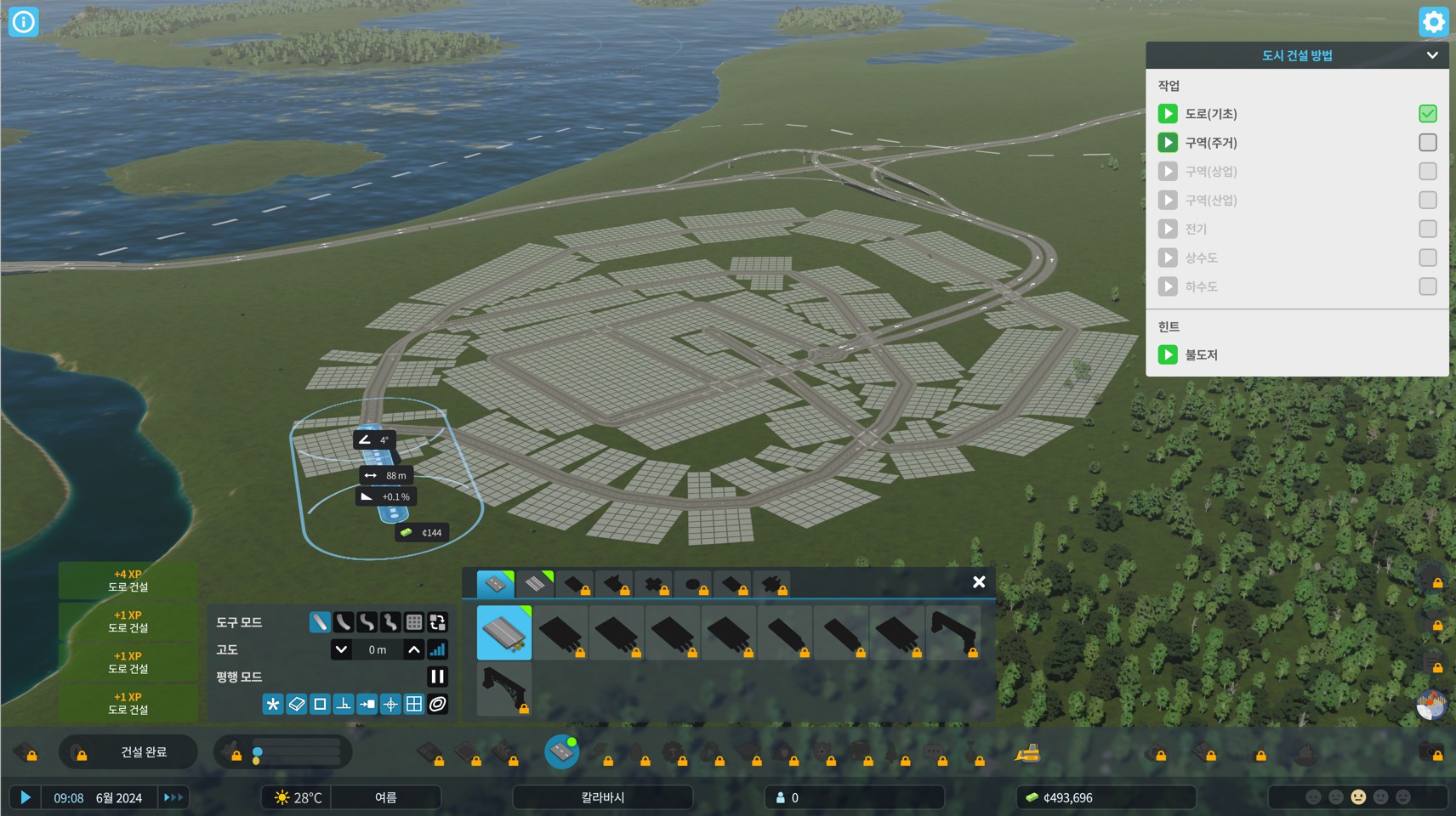The image size is (1456, 816).
Task: Raise the elevation with the up arrow
Action: [x=413, y=649]
